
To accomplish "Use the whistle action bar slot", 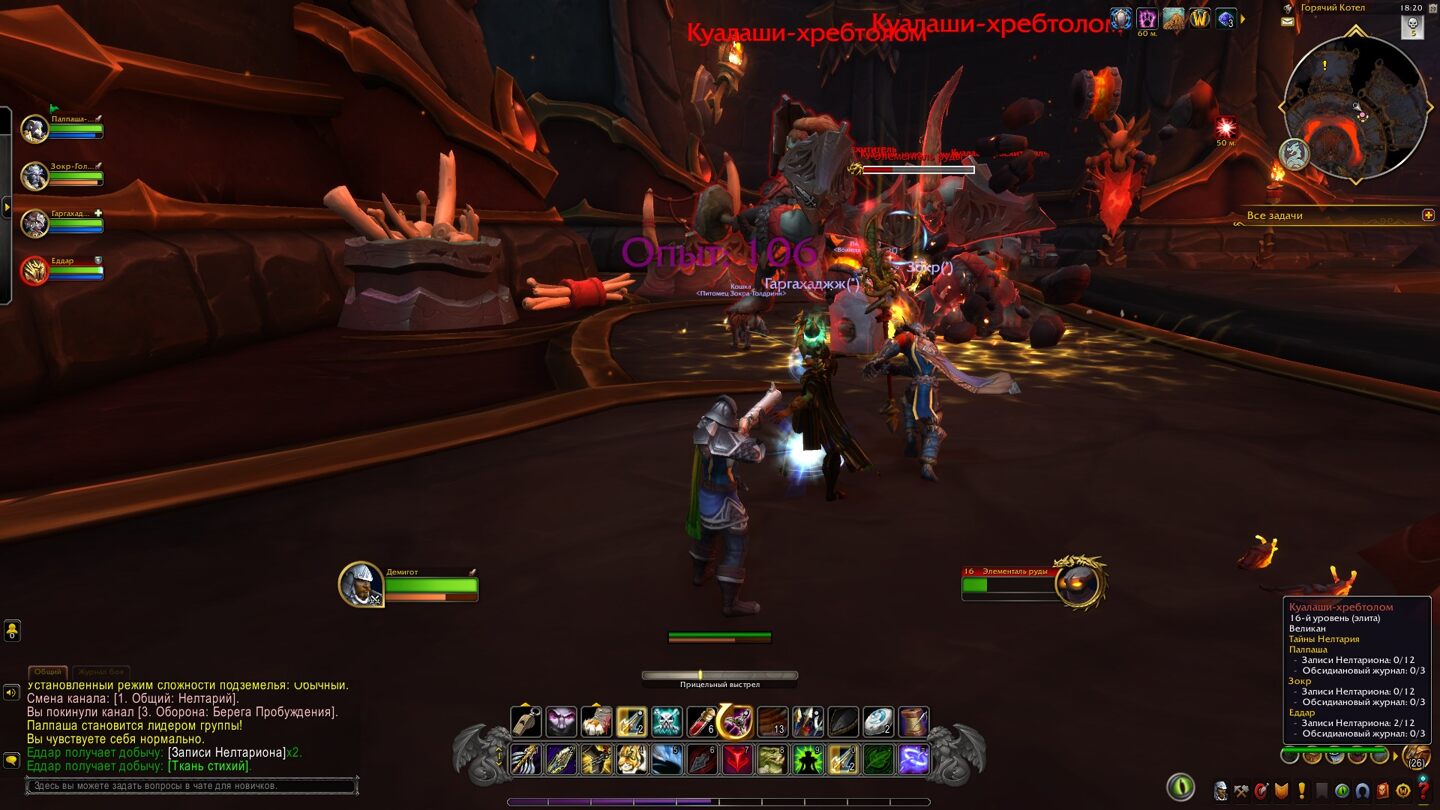I will [526, 722].
